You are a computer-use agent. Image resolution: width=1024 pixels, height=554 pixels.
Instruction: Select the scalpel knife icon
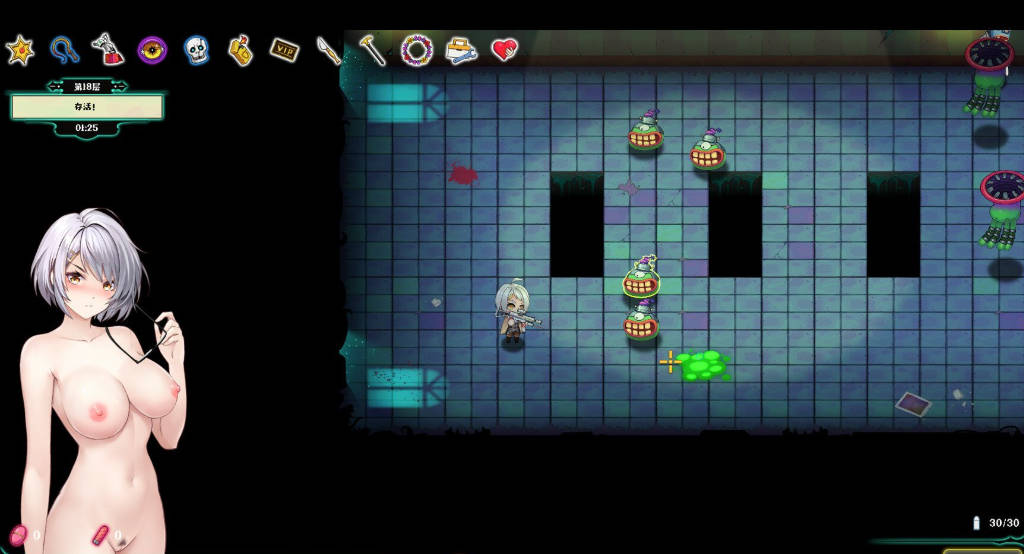(329, 49)
